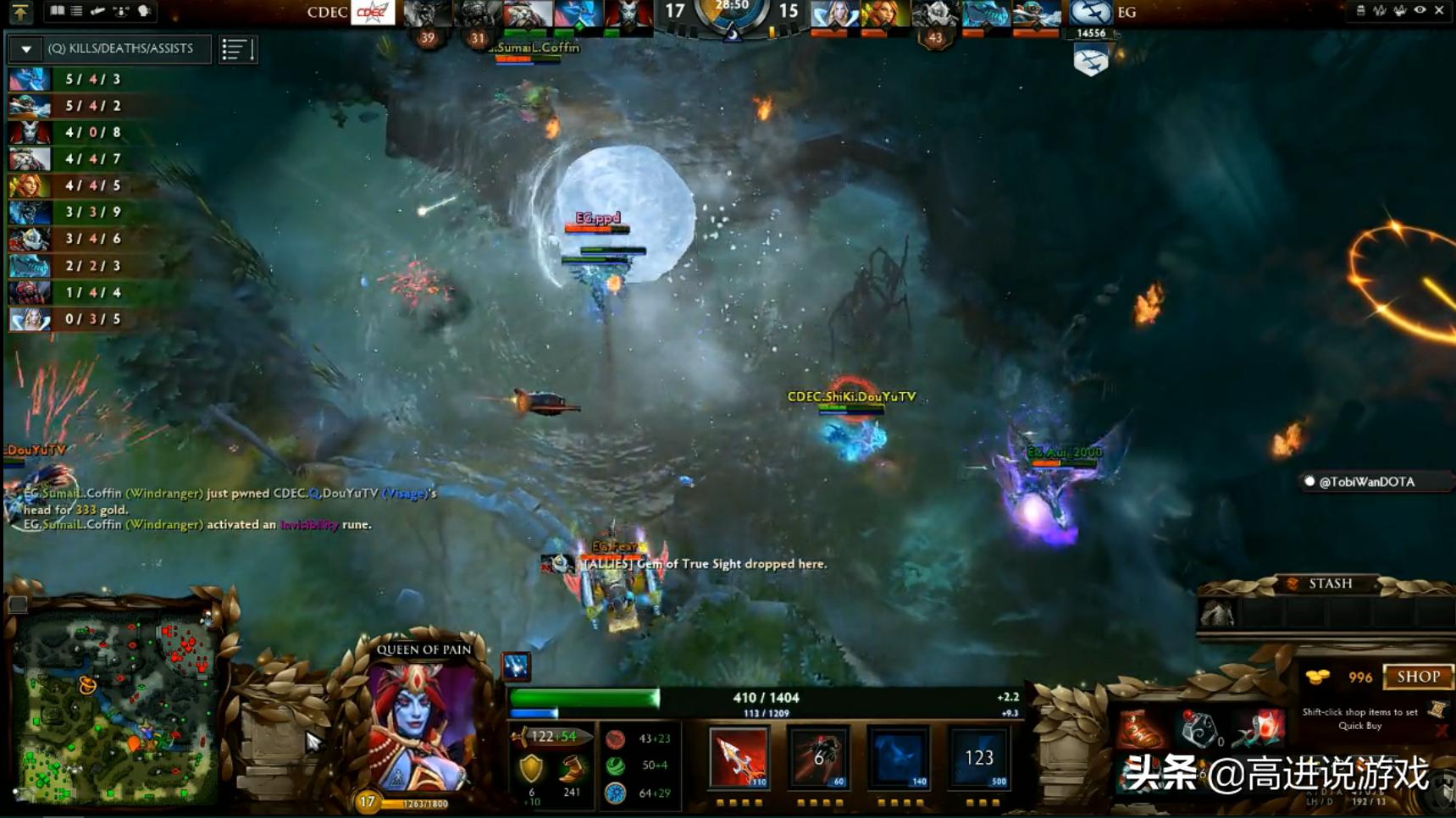Click the EG team name header
This screenshot has width=1456, height=818.
pos(1128,13)
